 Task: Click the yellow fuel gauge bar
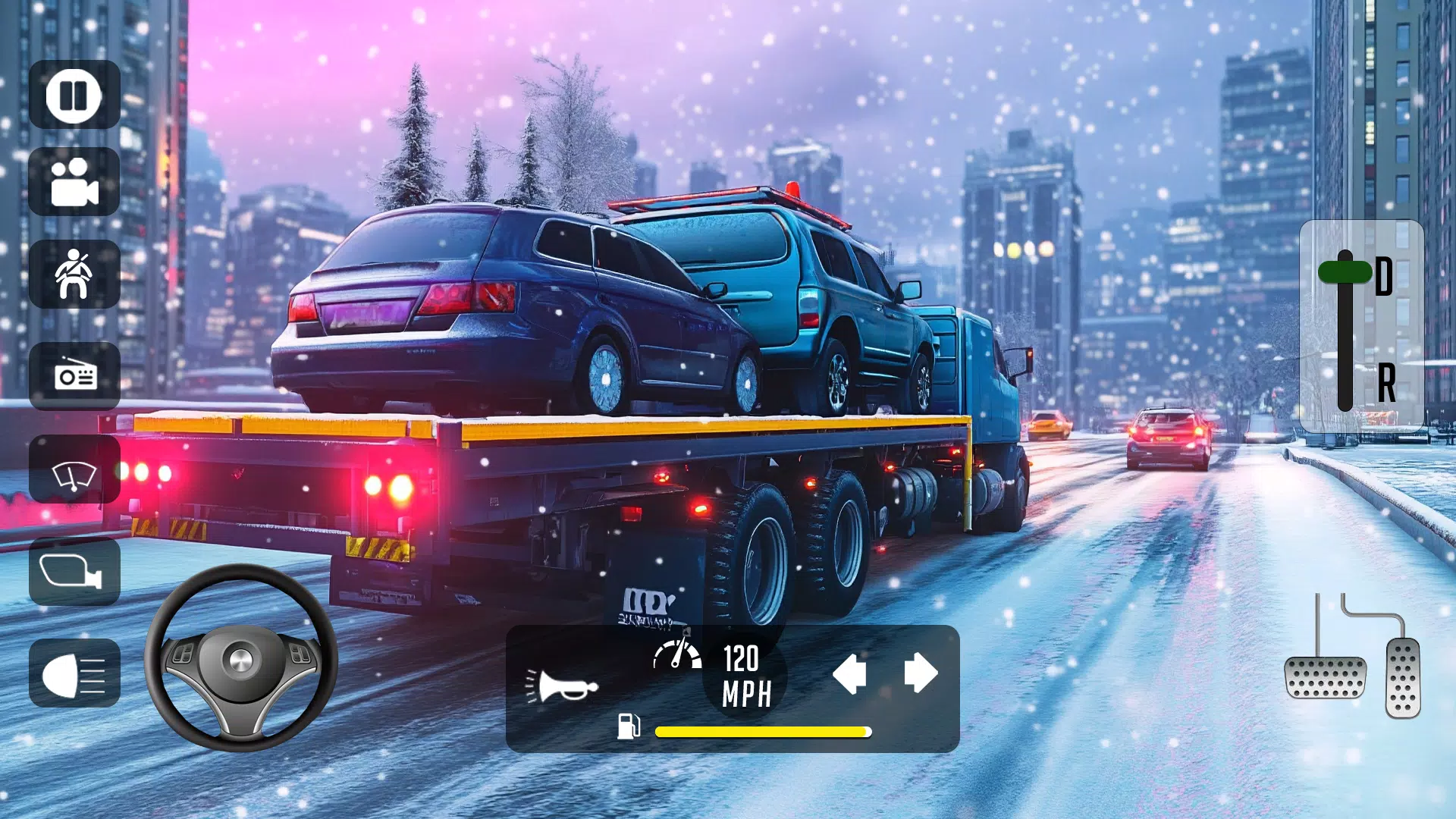761,732
